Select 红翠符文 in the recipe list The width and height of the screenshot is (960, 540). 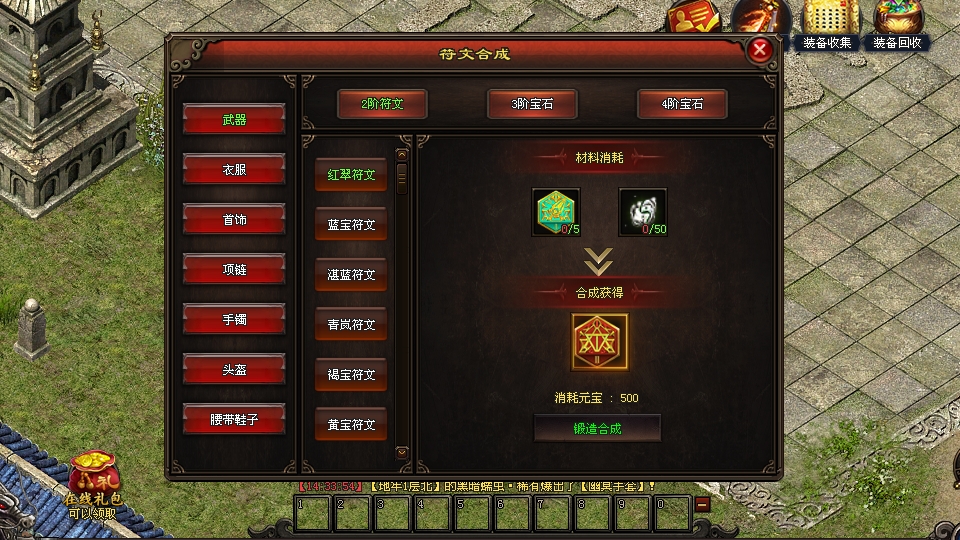pos(351,174)
